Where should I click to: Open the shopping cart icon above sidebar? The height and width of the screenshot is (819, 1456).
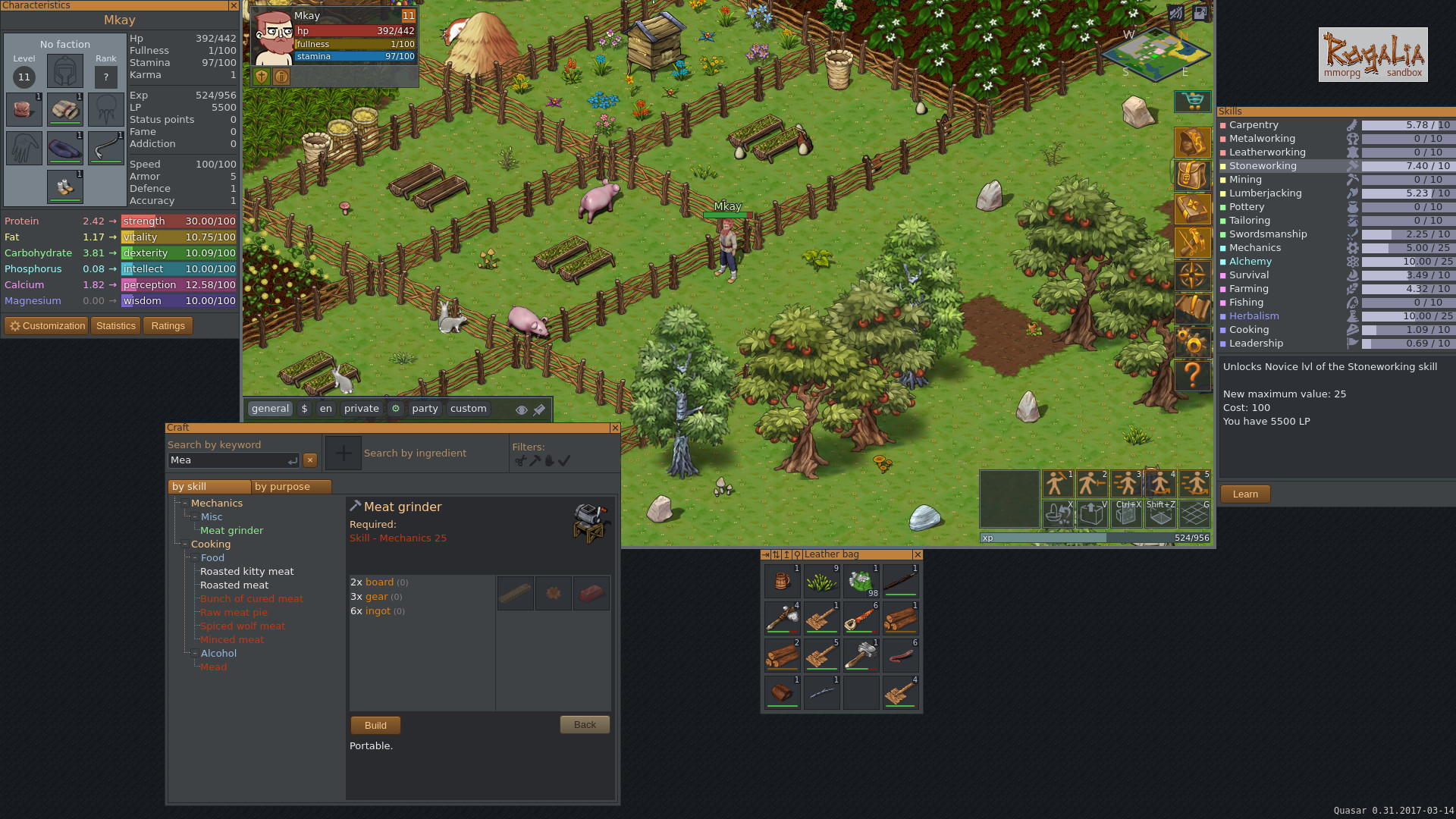click(x=1192, y=101)
